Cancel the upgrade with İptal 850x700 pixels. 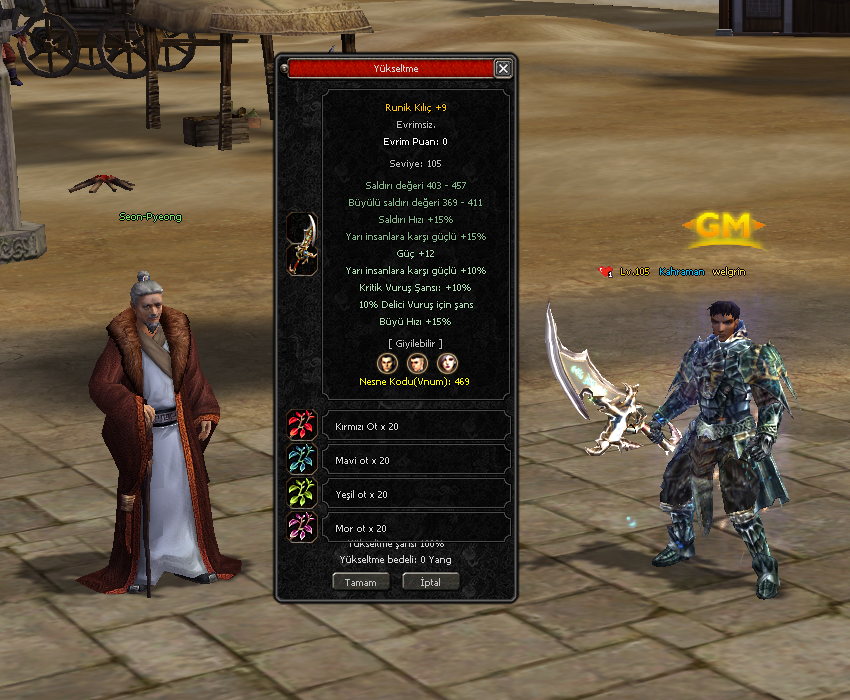pos(430,582)
